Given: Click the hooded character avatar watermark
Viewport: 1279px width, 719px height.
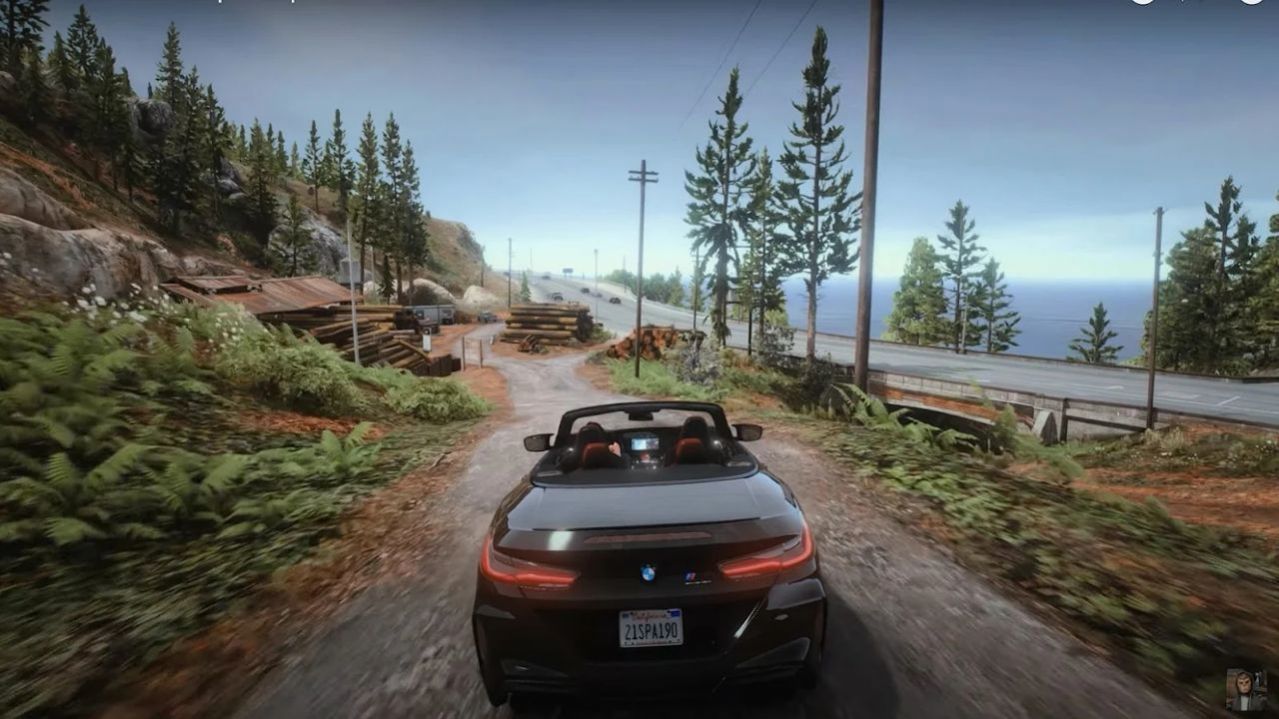Looking at the screenshot, I should (x=1246, y=690).
